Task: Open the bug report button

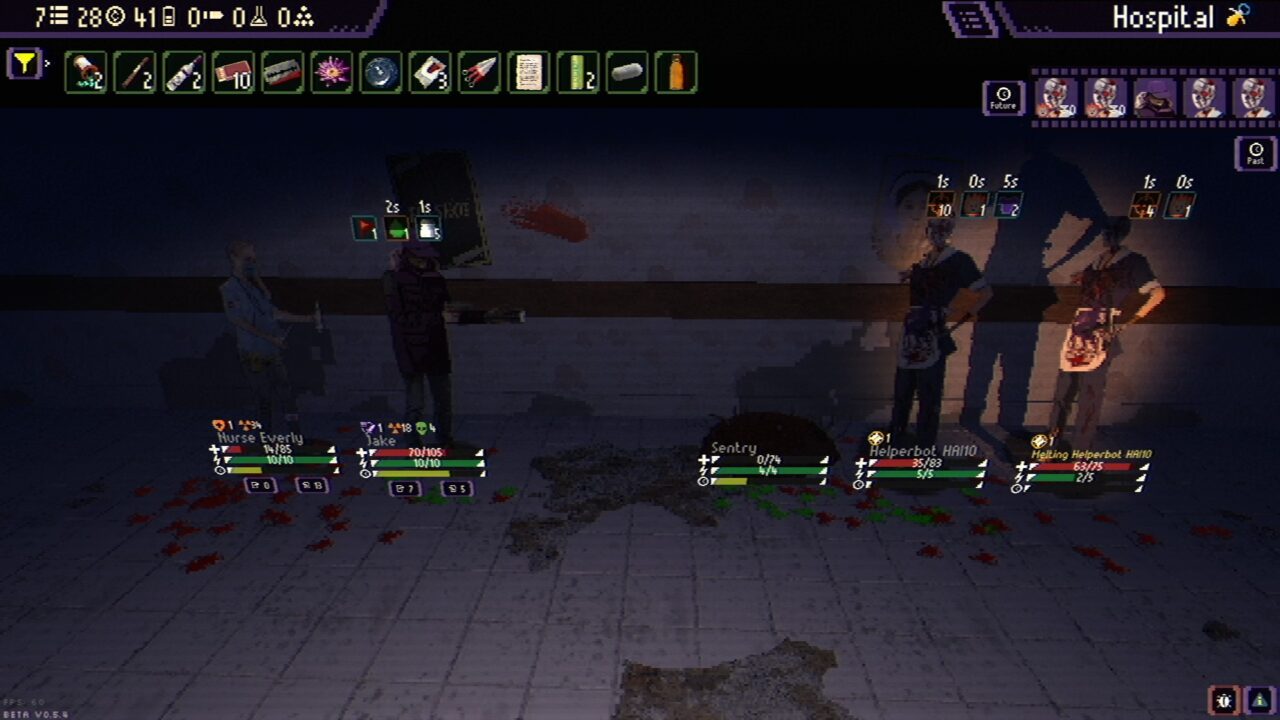Action: point(1225,700)
